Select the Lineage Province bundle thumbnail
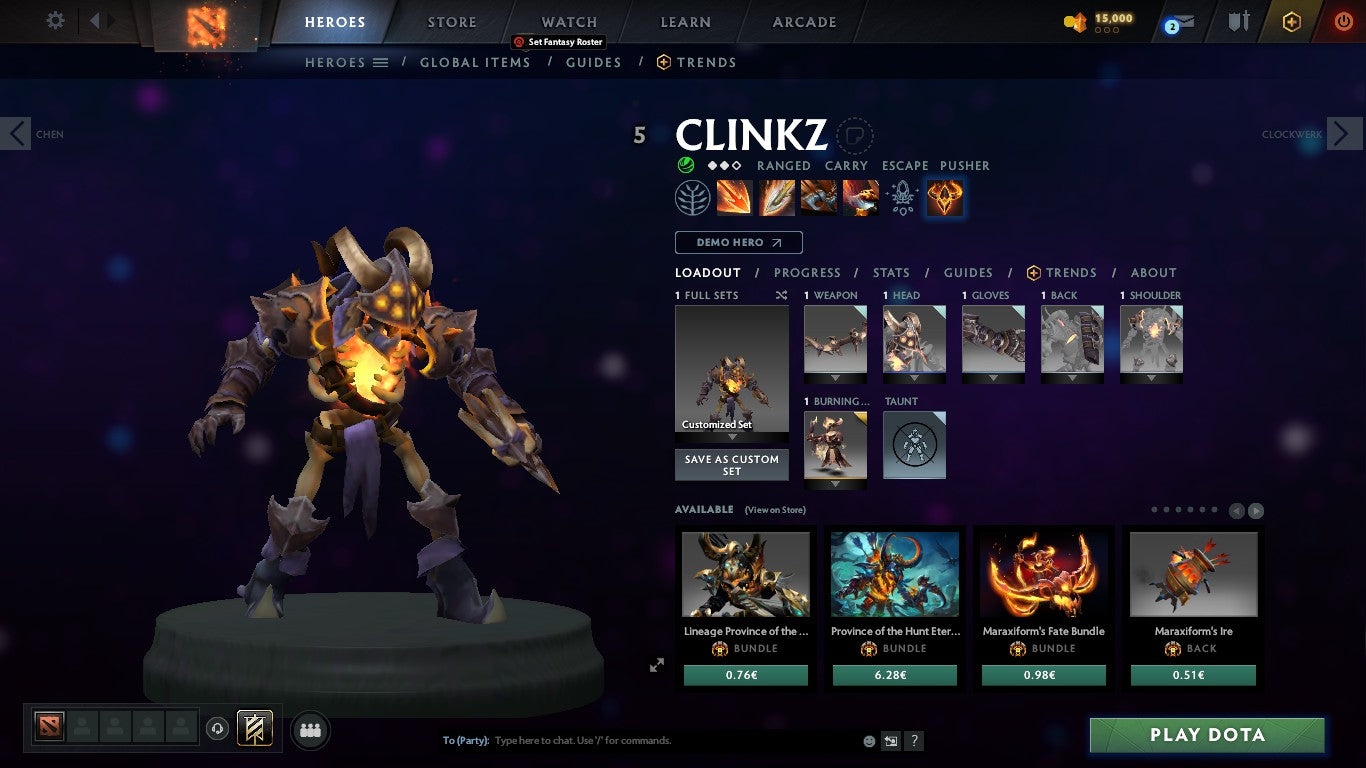The height and width of the screenshot is (768, 1366). click(746, 573)
